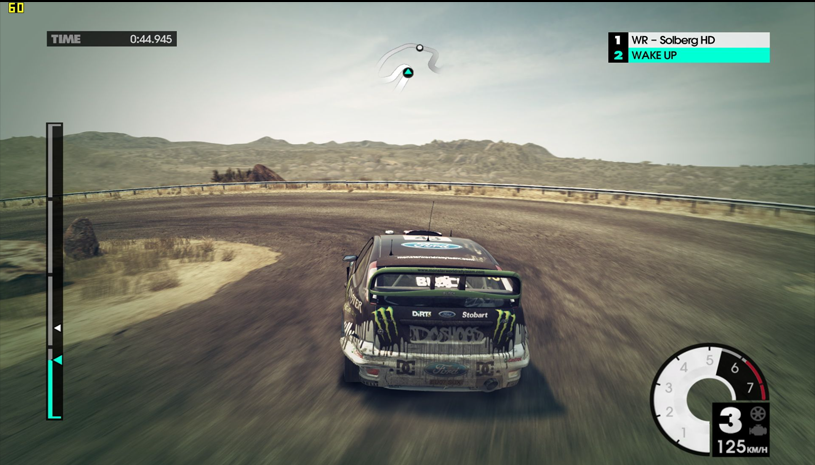815x465 pixels.
Task: Click the player arrow marker on the minimap
Action: [x=408, y=72]
